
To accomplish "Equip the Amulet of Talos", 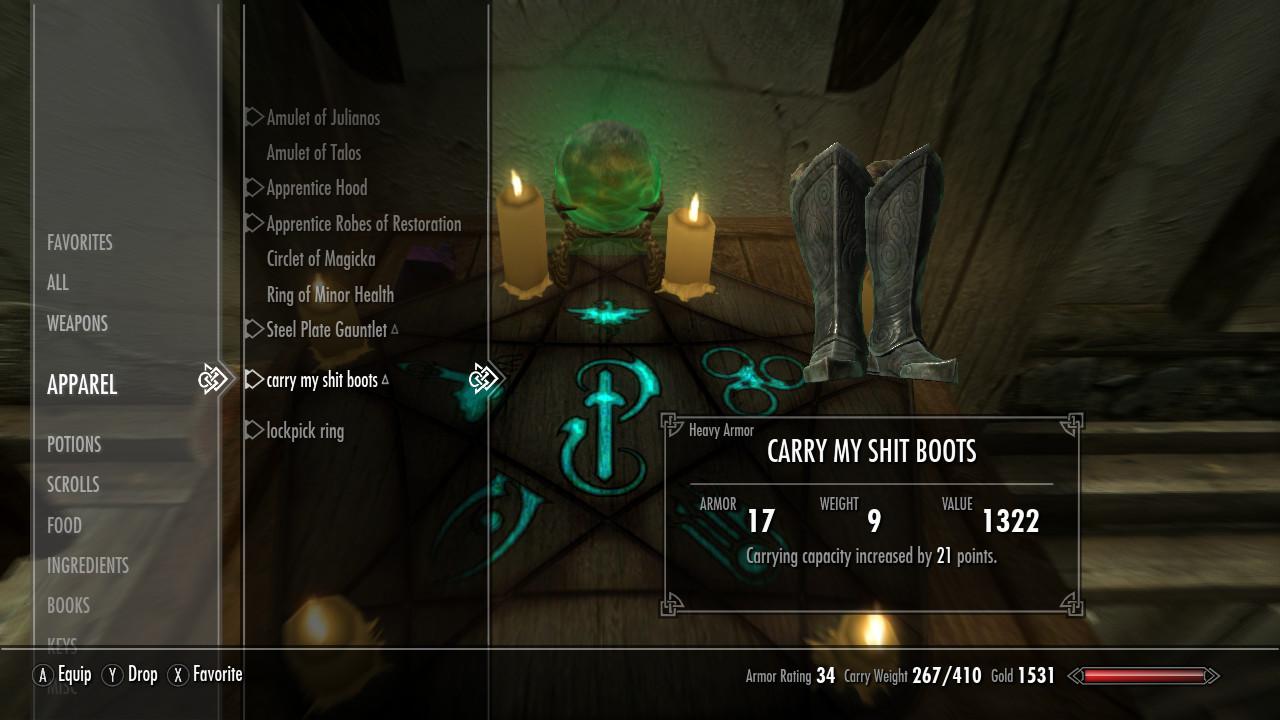I will 311,153.
